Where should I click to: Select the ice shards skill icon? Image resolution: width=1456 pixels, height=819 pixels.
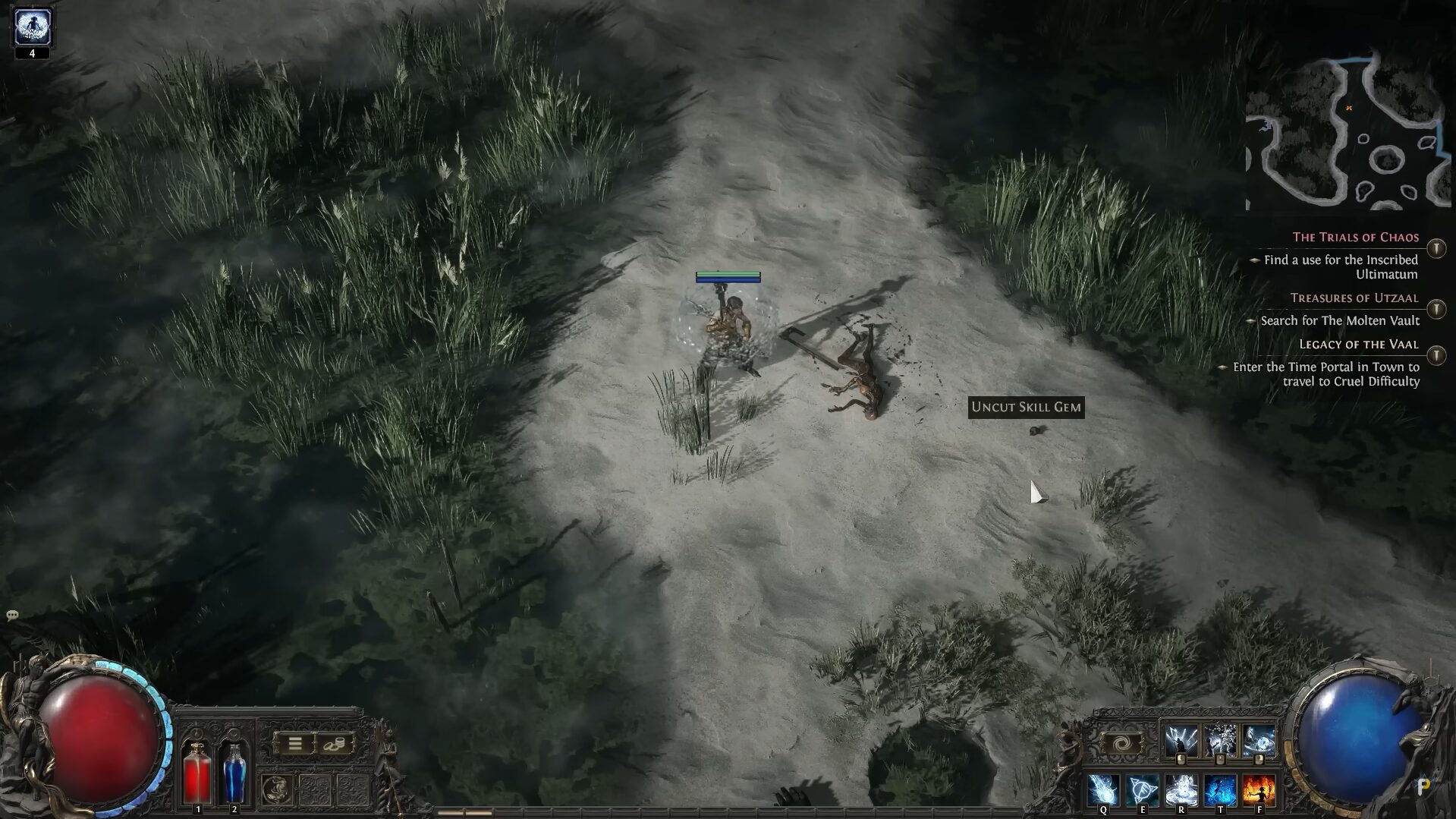pyautogui.click(x=1220, y=741)
